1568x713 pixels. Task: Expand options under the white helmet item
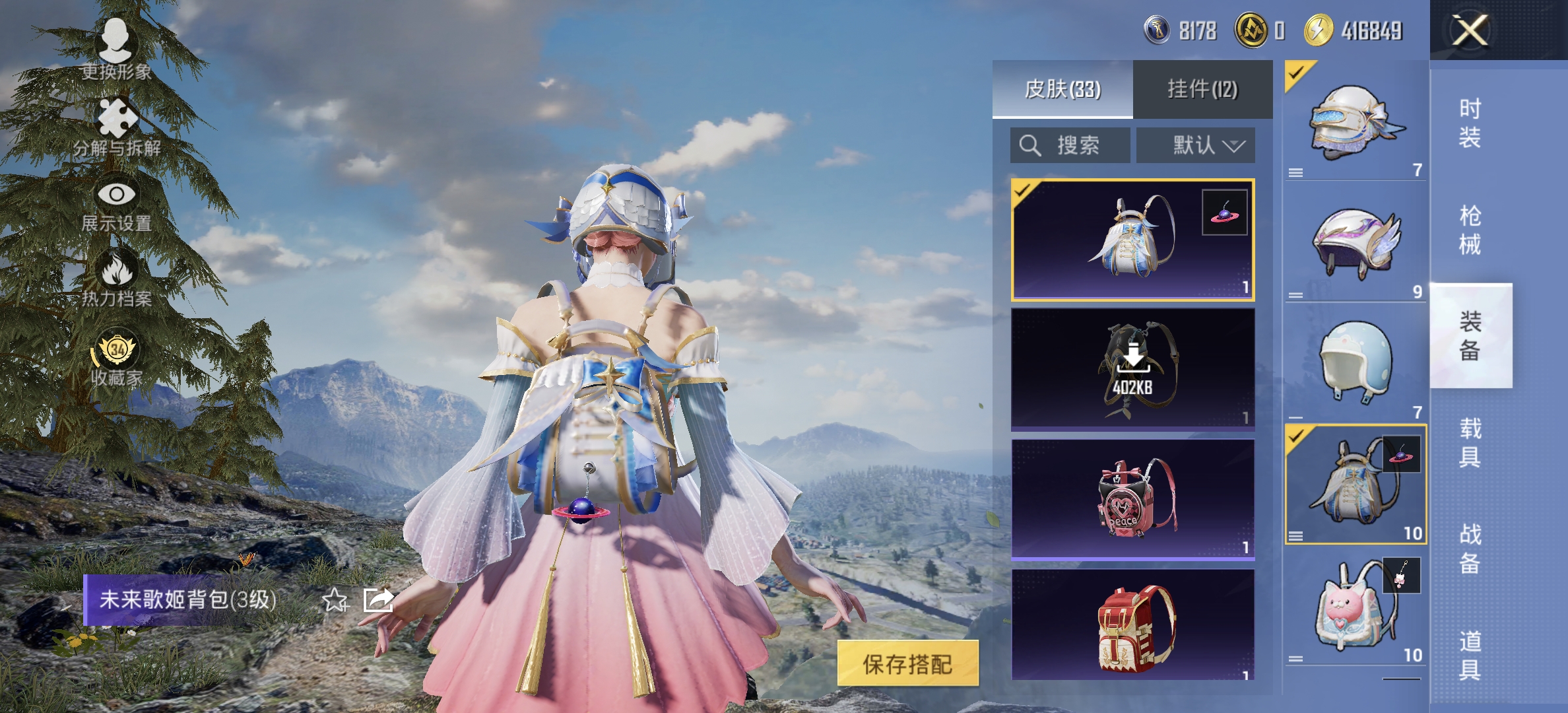pyautogui.click(x=1296, y=172)
